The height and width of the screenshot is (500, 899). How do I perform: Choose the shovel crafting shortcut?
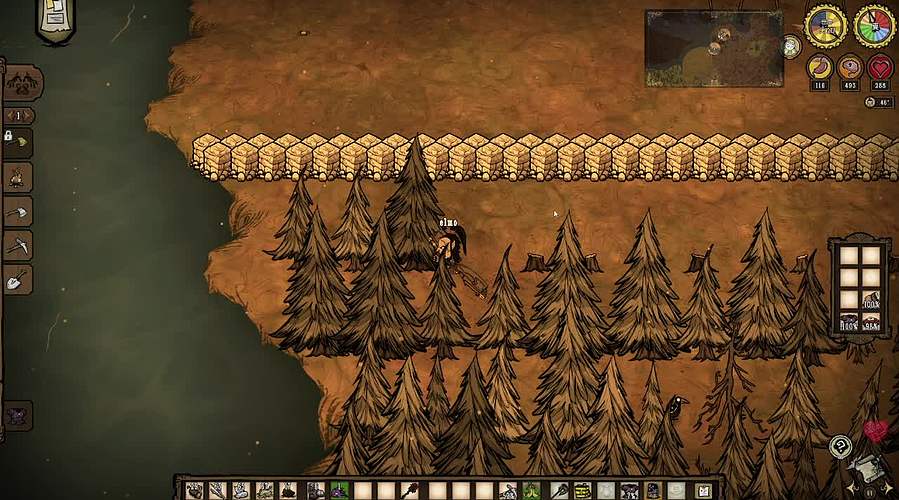click(x=18, y=279)
